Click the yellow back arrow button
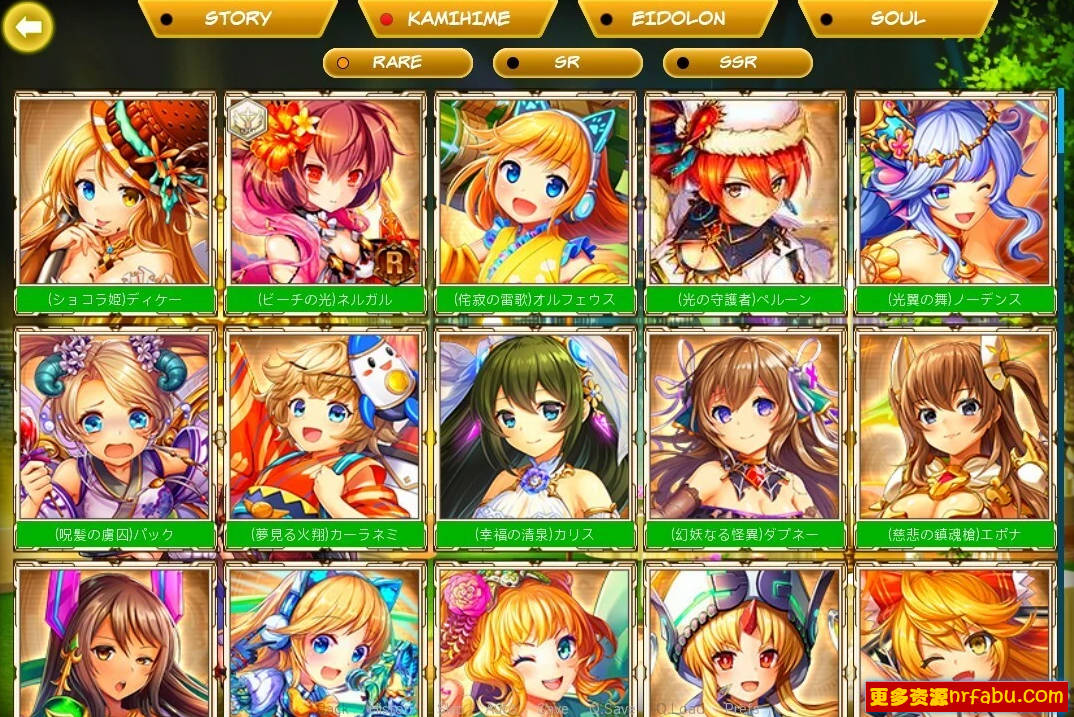 (x=28, y=27)
